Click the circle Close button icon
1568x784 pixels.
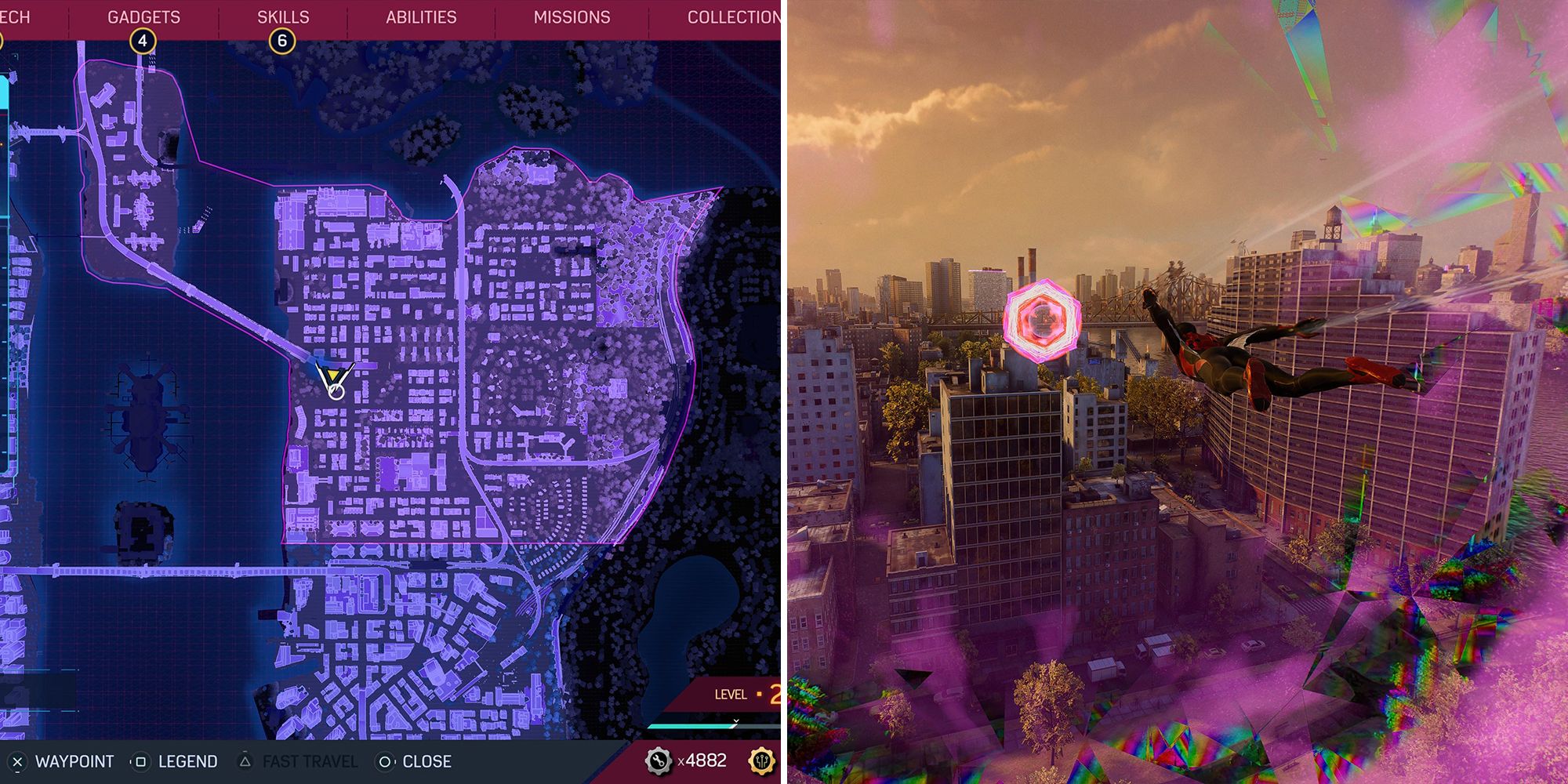click(x=384, y=760)
